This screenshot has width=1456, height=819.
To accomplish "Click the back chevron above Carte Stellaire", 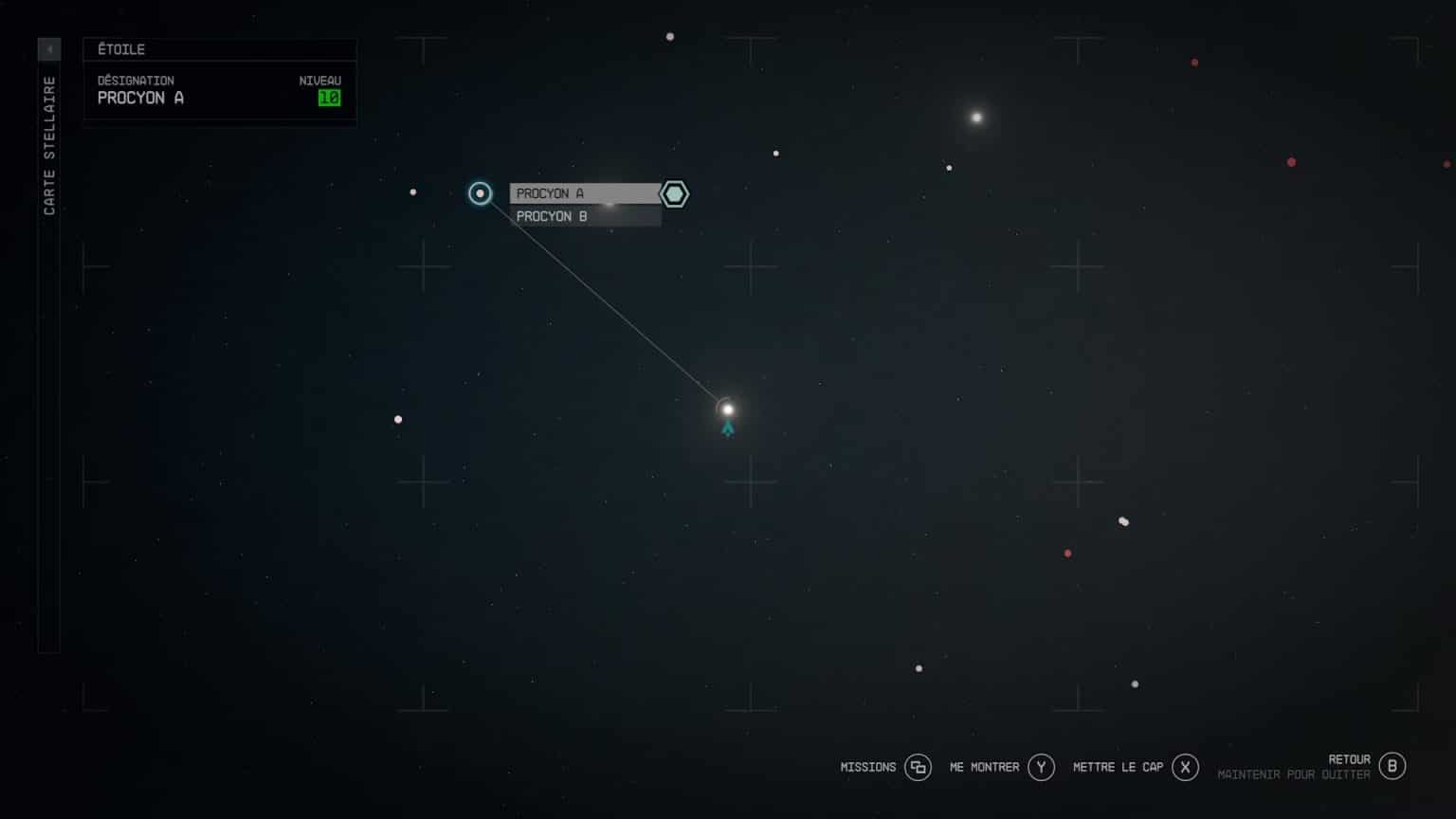I will coord(48,48).
